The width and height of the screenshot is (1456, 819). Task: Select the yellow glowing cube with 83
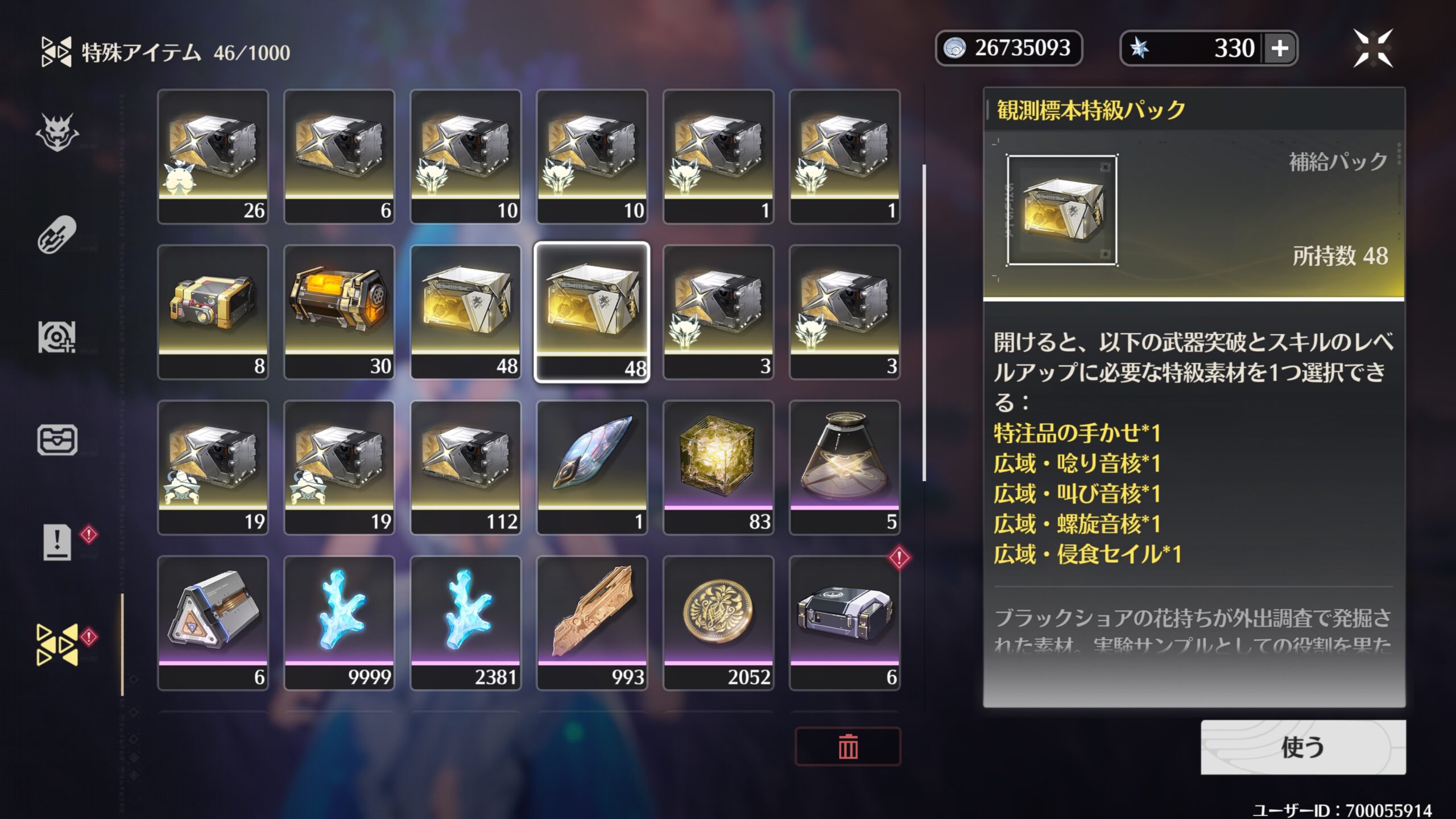[718, 468]
